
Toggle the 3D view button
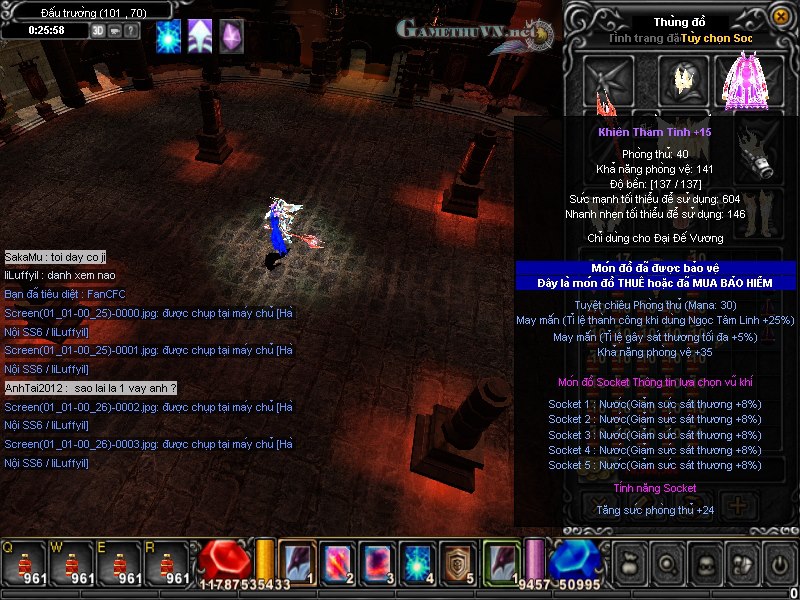point(98,30)
